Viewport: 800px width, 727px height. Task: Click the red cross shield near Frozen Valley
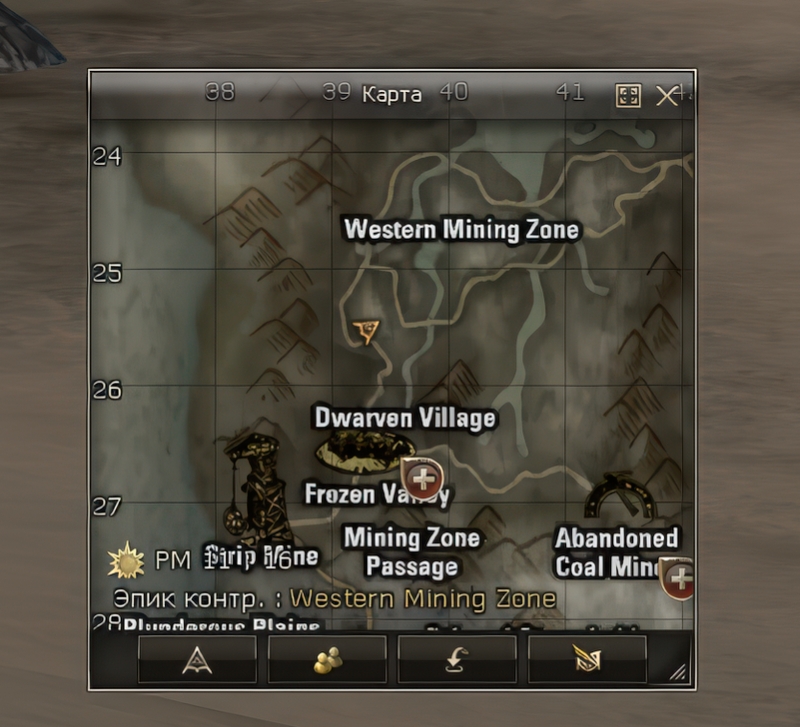tap(422, 479)
